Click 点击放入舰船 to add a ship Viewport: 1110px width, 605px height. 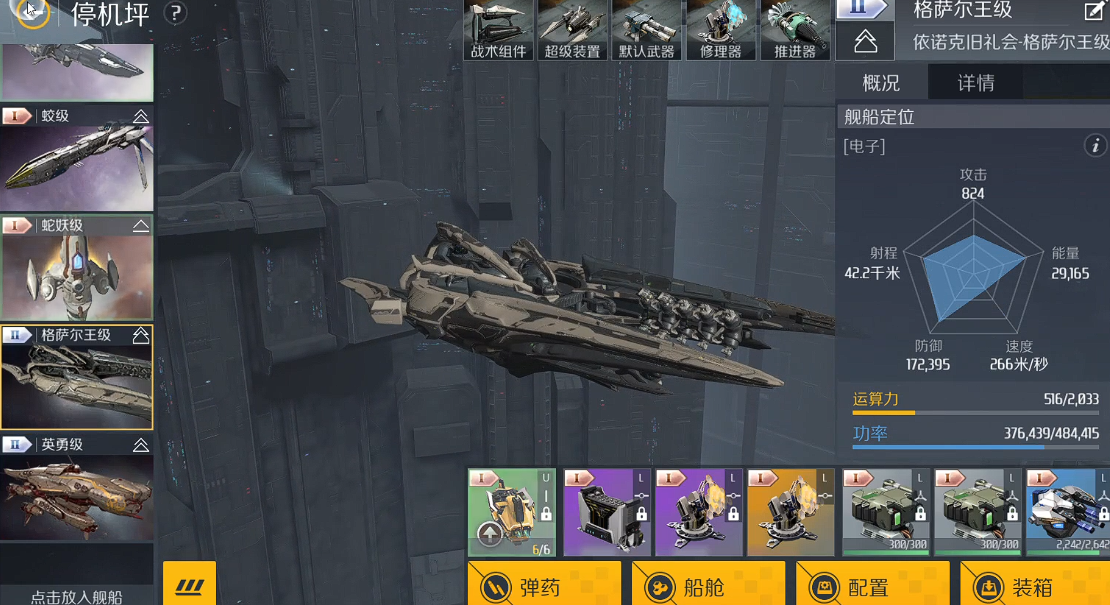[77, 596]
